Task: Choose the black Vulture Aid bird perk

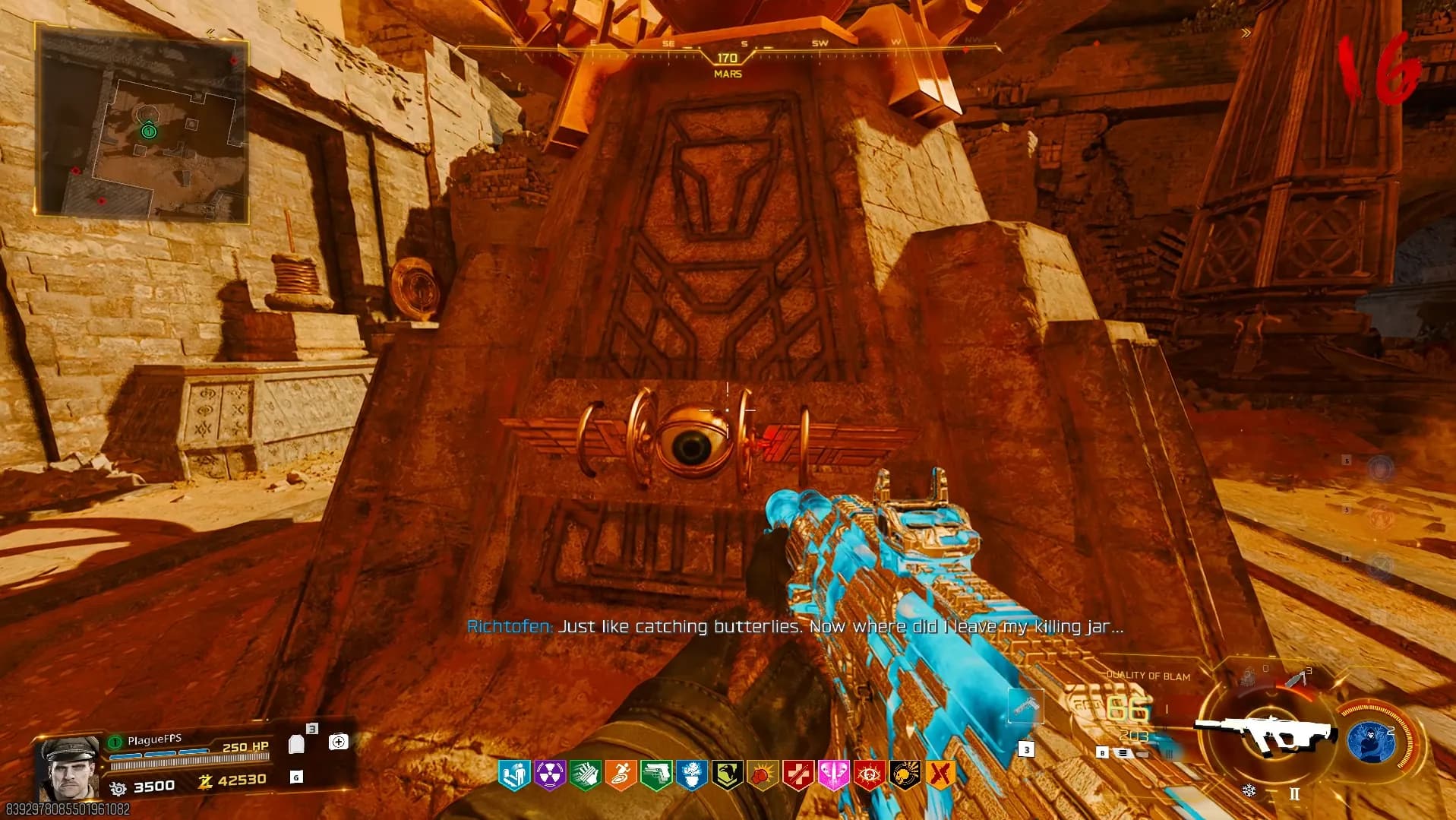Action: [x=727, y=775]
